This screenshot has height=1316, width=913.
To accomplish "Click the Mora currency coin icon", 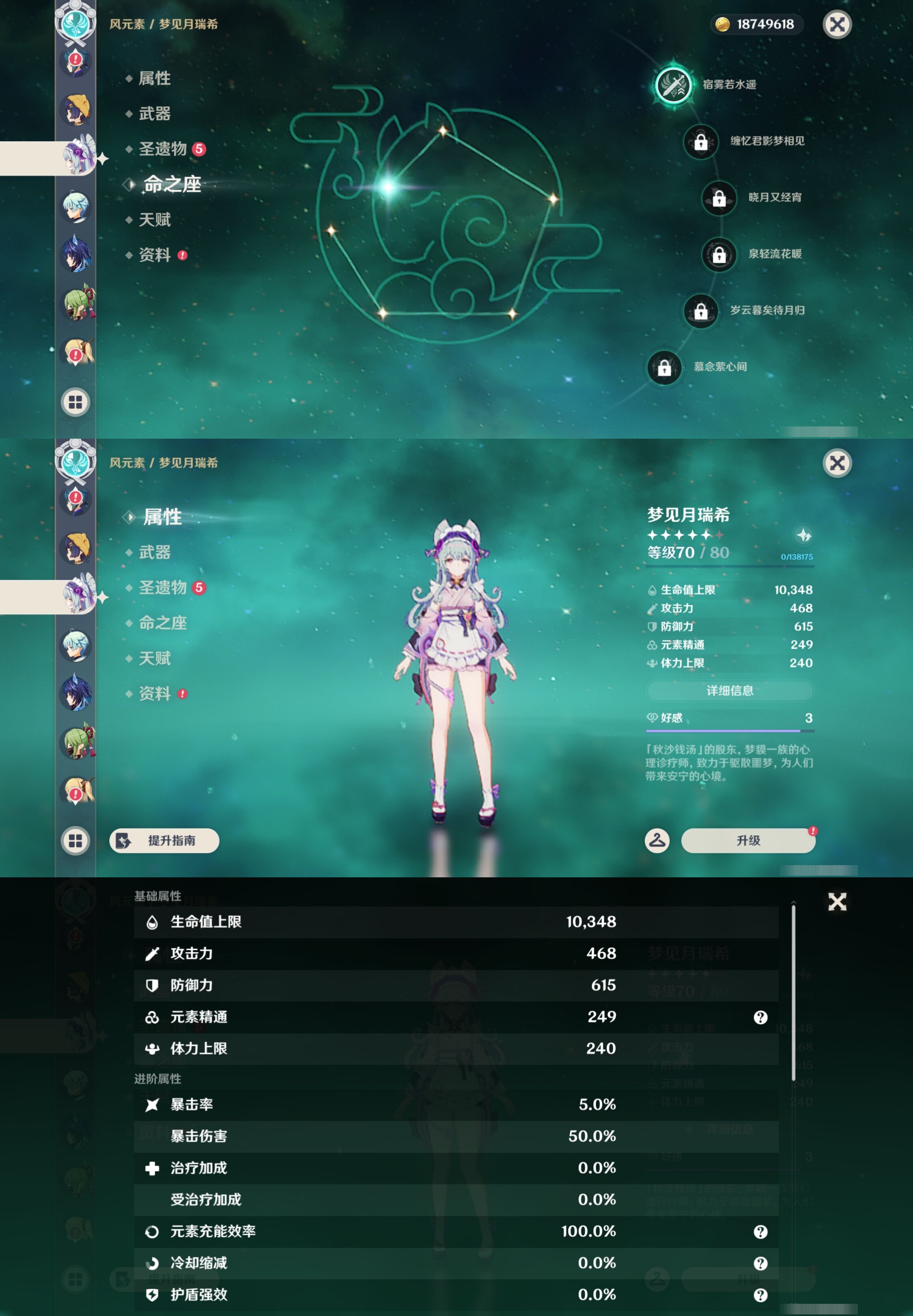I will click(x=722, y=25).
